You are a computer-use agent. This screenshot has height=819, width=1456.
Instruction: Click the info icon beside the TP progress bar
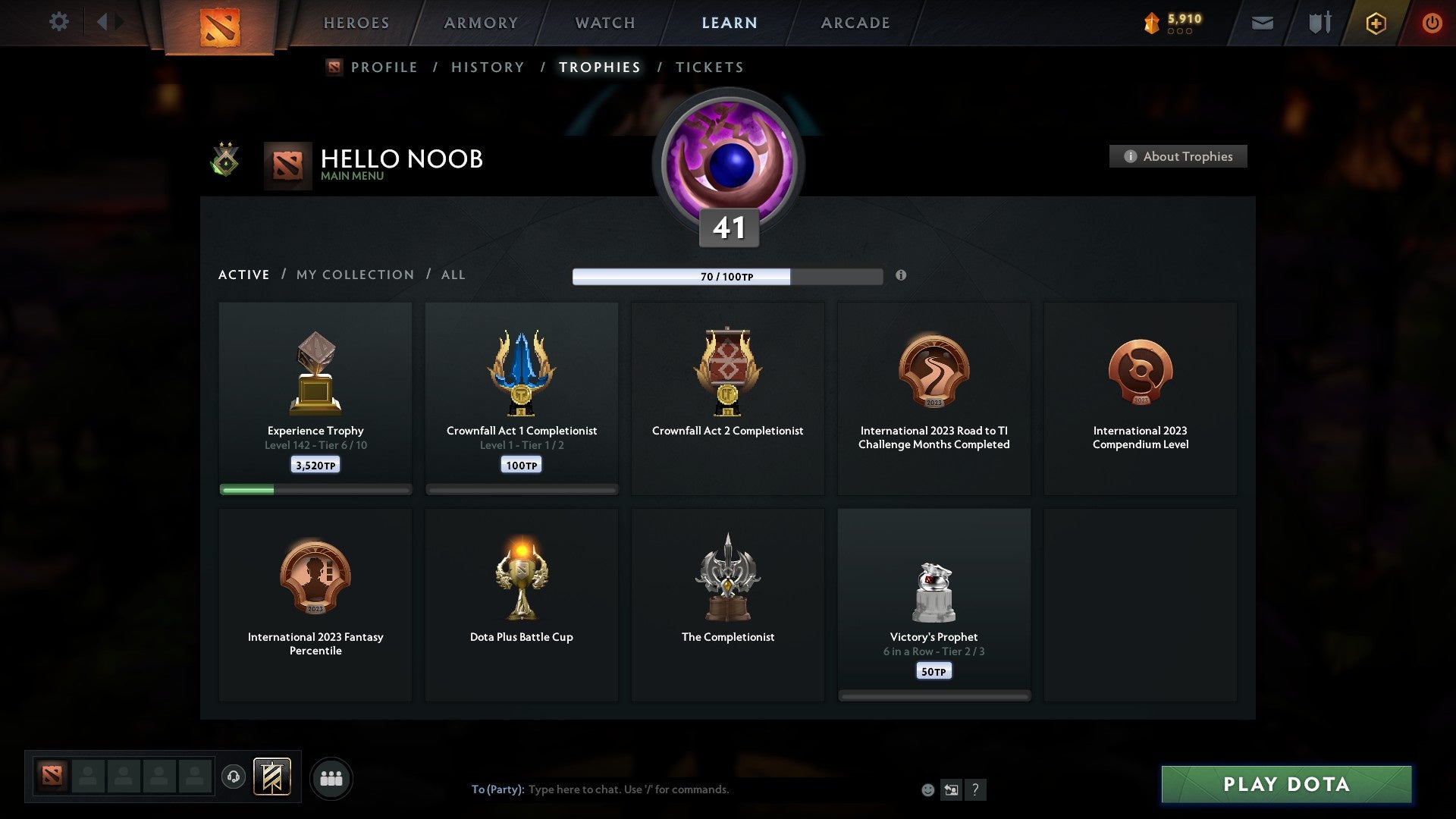coord(901,277)
